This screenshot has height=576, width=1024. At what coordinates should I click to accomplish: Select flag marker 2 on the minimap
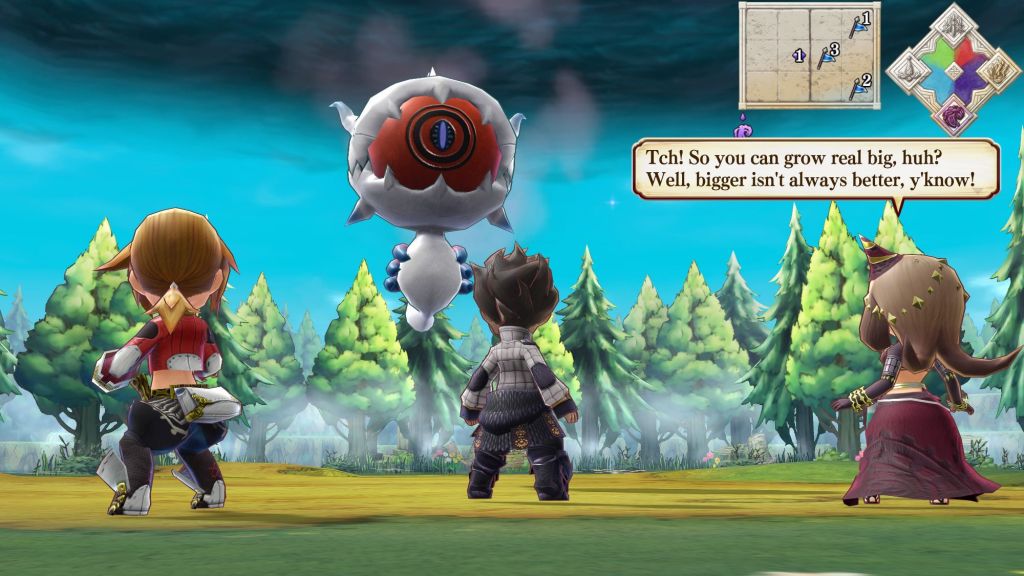[x=858, y=87]
